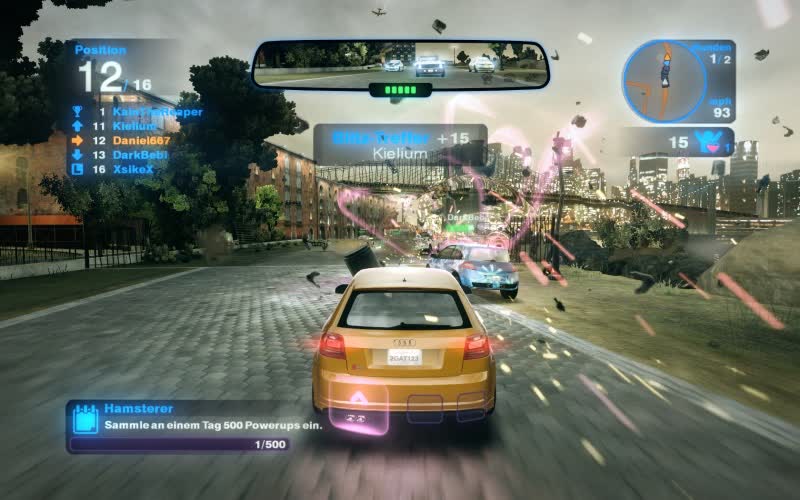The image size is (800, 500).
Task: Select last-place racer XsikeX
Action: click(x=134, y=169)
